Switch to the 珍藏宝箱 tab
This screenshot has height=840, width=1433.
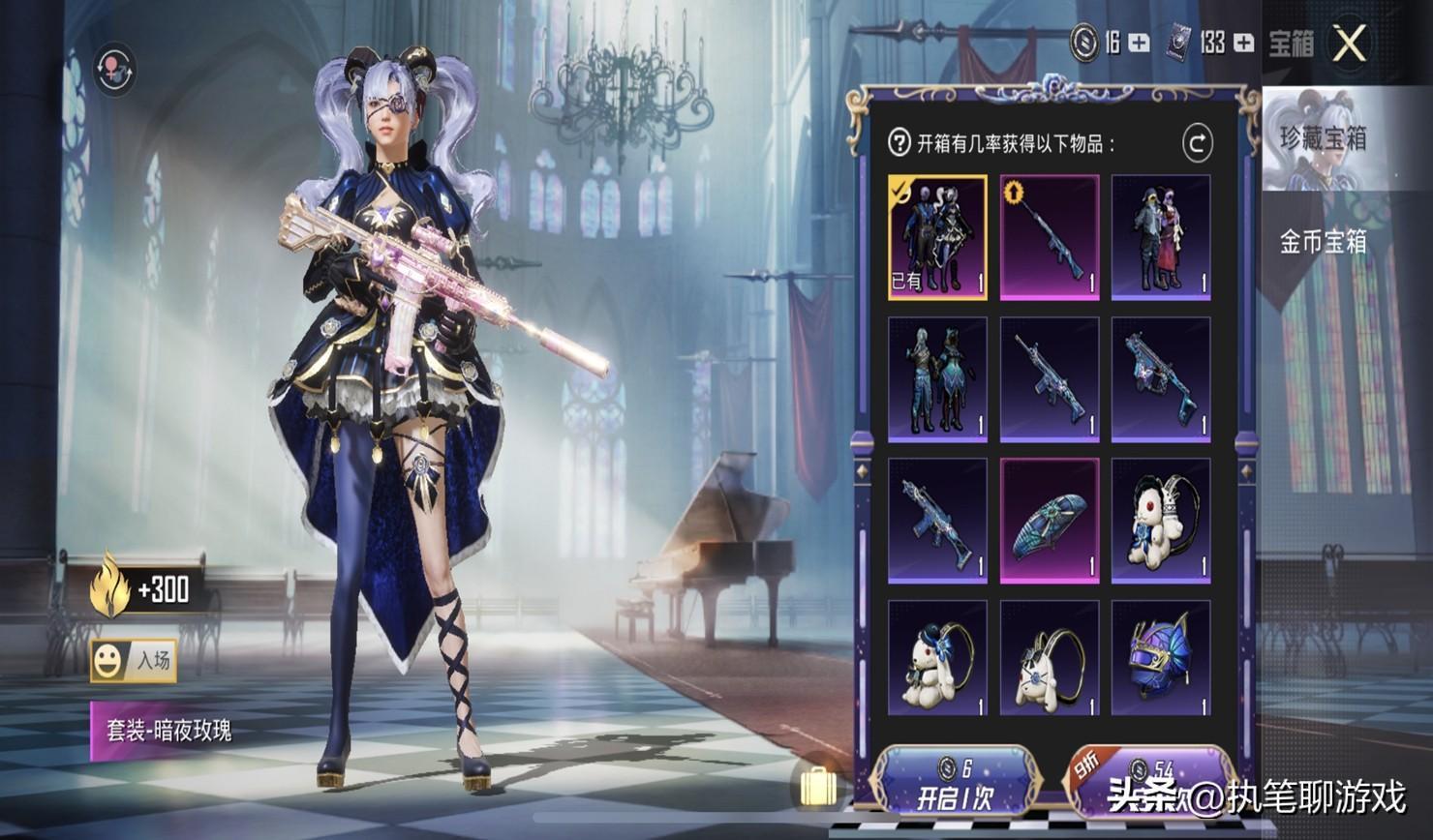pos(1323,138)
